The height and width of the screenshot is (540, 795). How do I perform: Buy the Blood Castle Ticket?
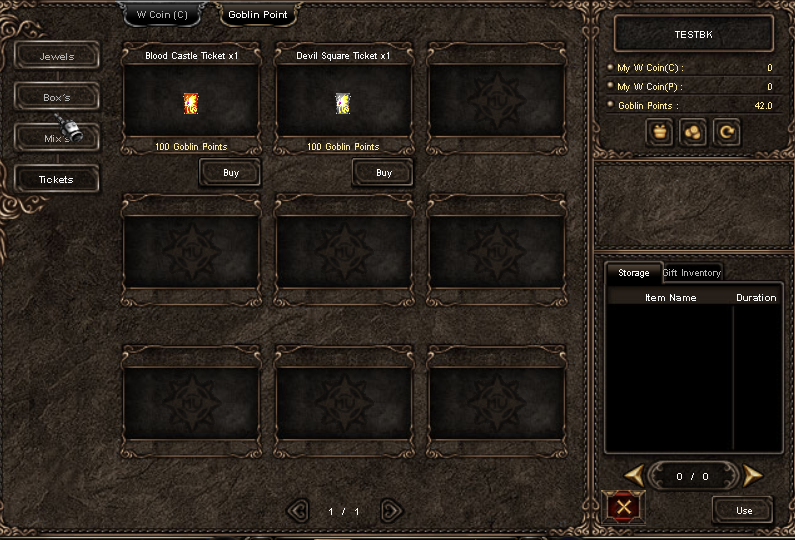tap(231, 173)
